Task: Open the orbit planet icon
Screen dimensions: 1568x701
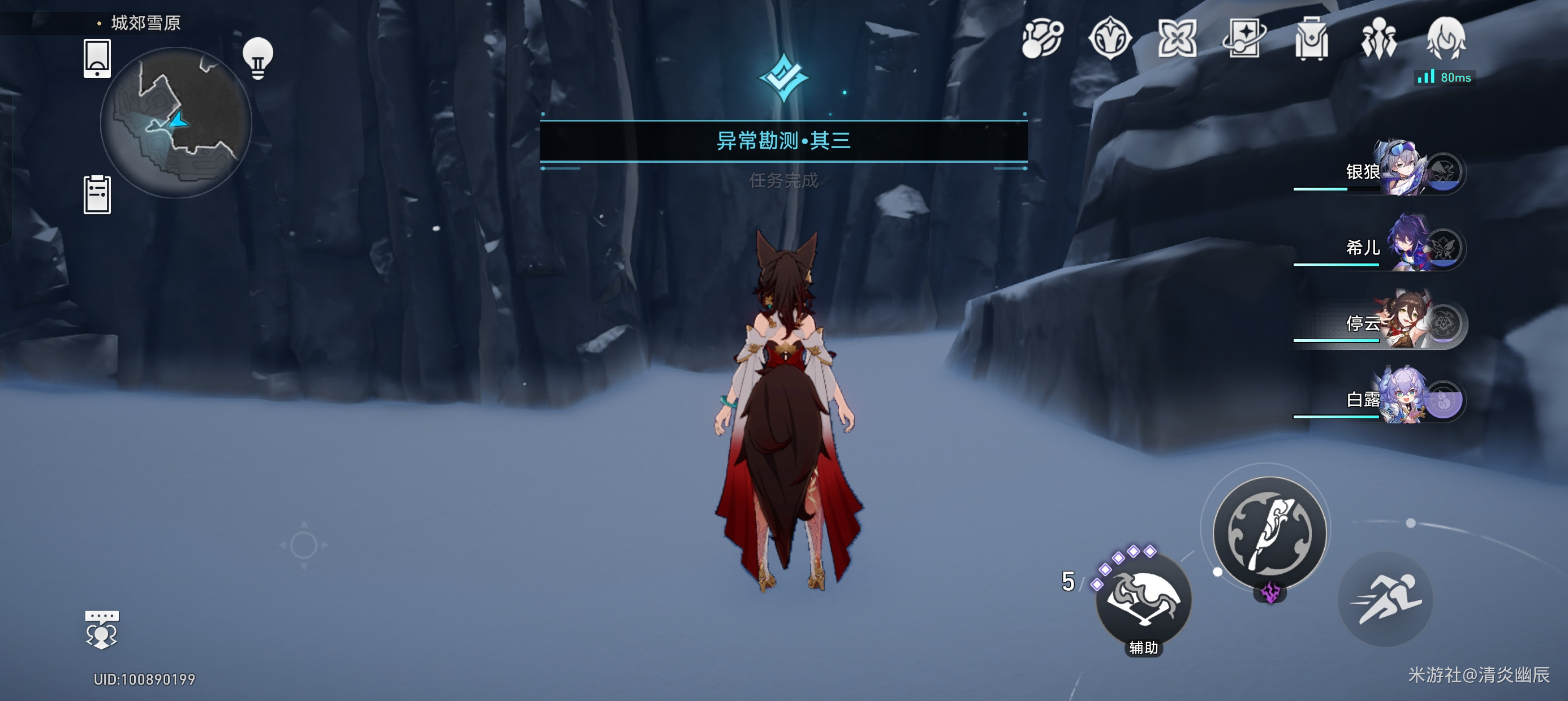Action: (x=1042, y=39)
